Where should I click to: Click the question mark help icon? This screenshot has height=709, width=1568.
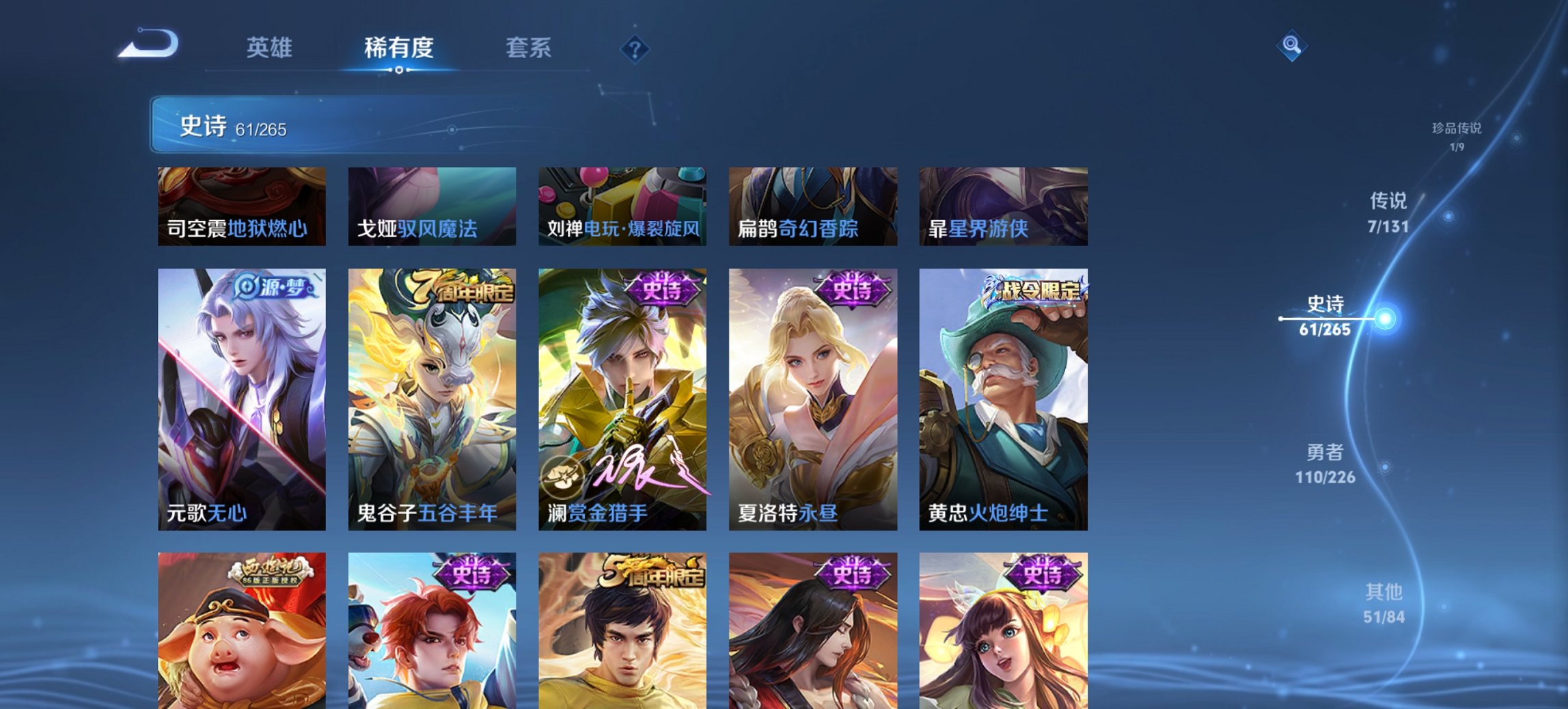(x=635, y=48)
